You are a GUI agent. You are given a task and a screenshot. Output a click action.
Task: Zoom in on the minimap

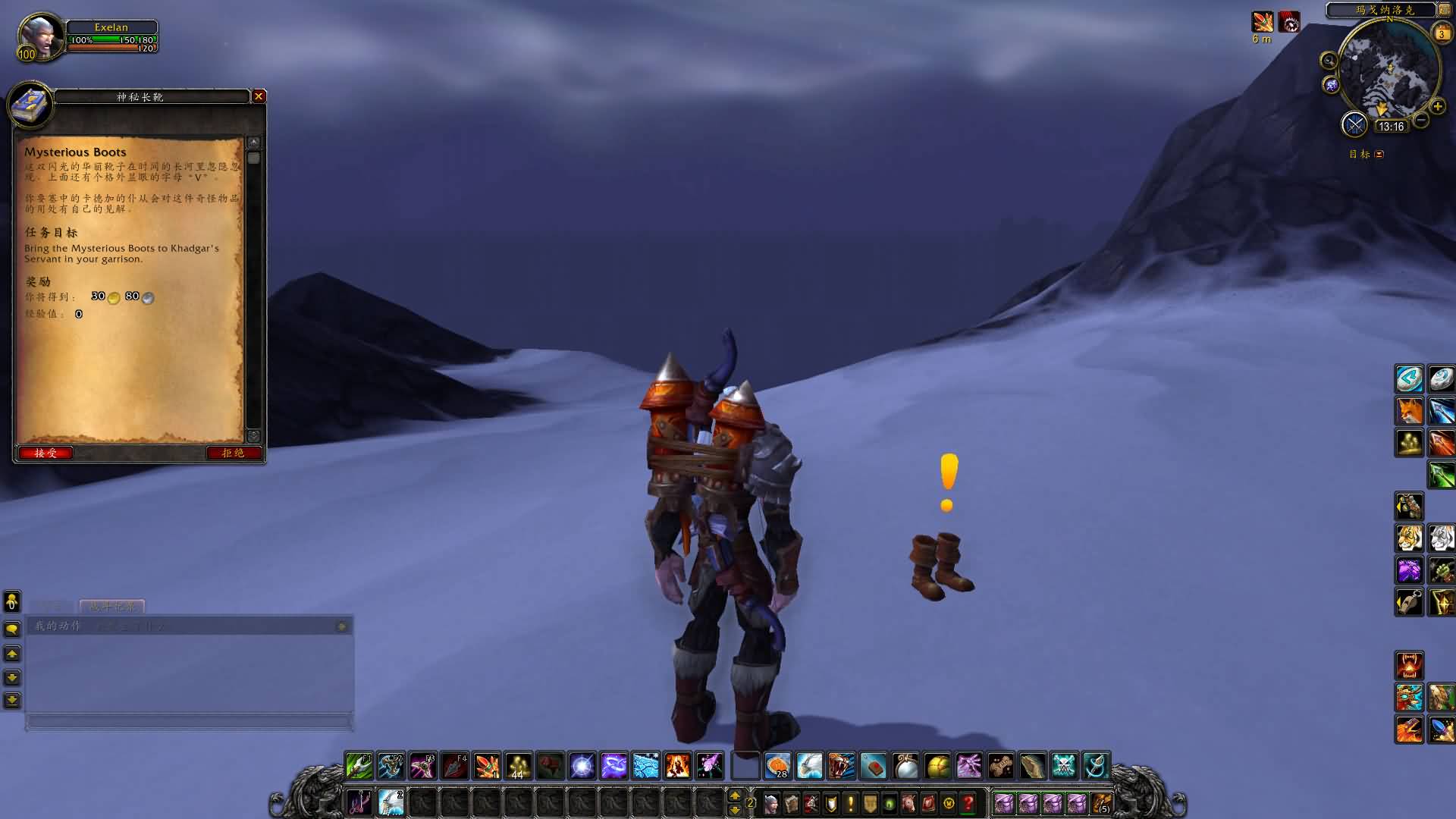coord(1437,106)
